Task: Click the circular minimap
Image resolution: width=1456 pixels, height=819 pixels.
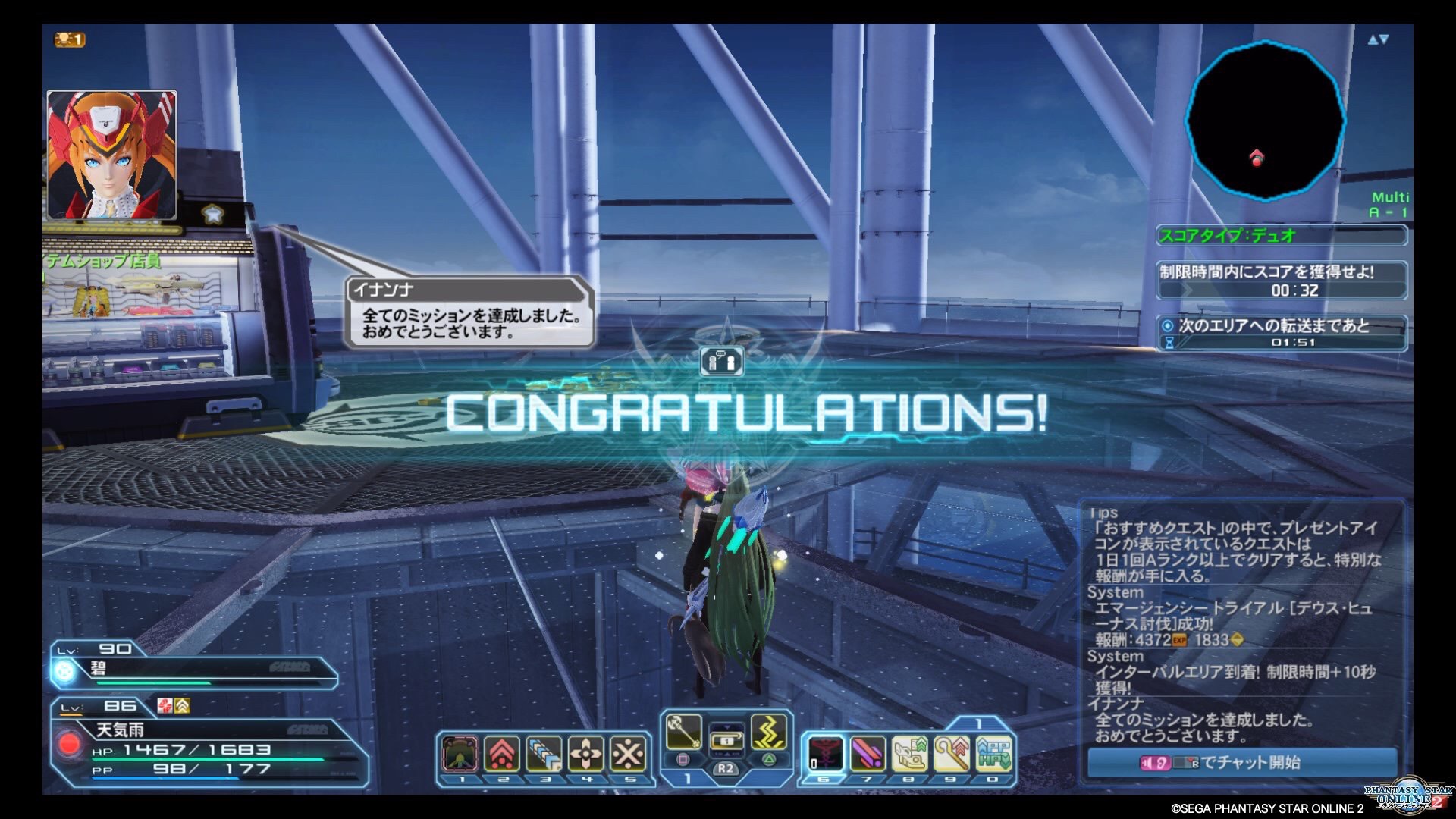Action: [x=1264, y=121]
